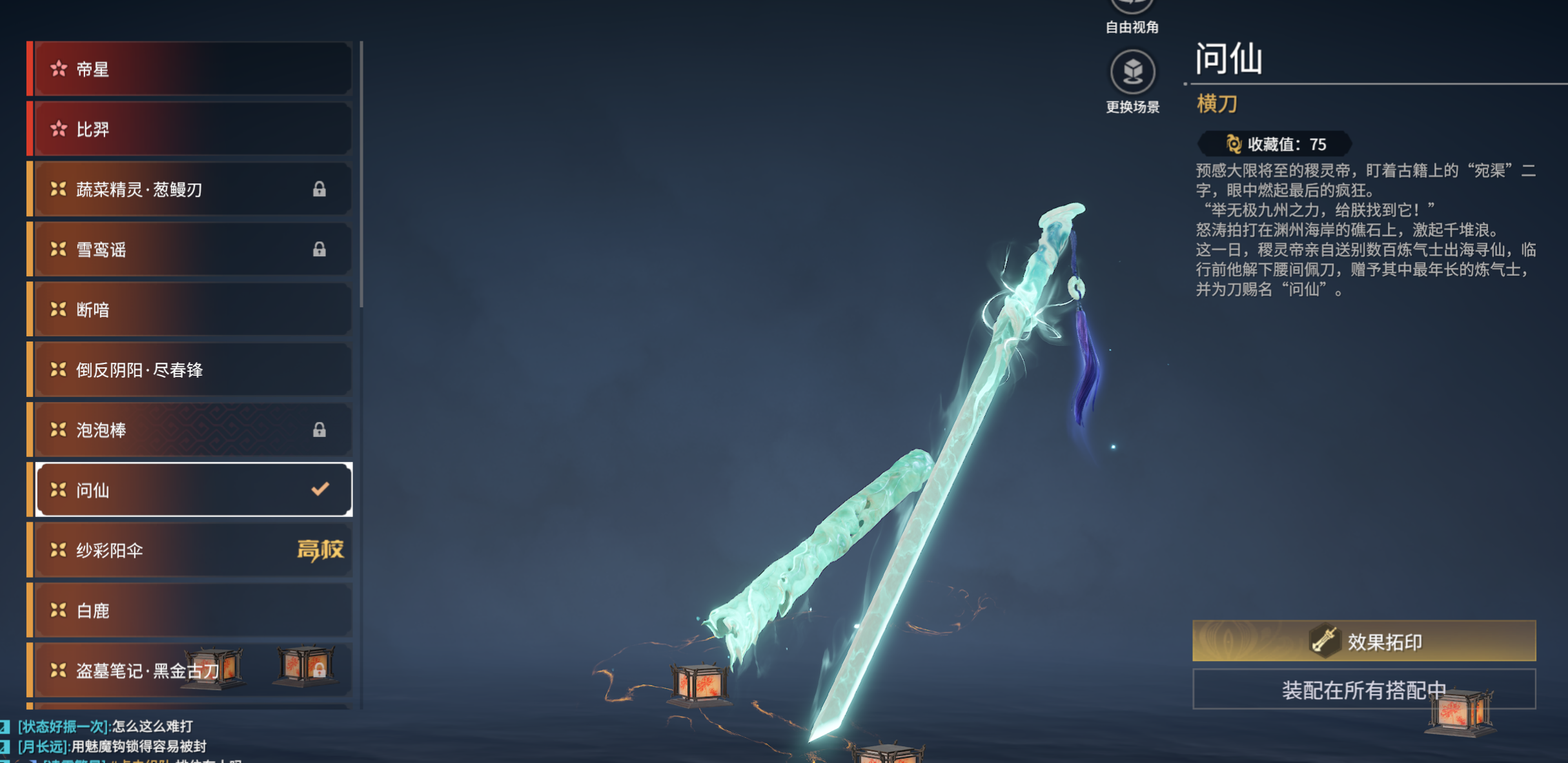This screenshot has height=763, width=1568.
Task: Click the skin list scrollbar
Action: click(361, 174)
